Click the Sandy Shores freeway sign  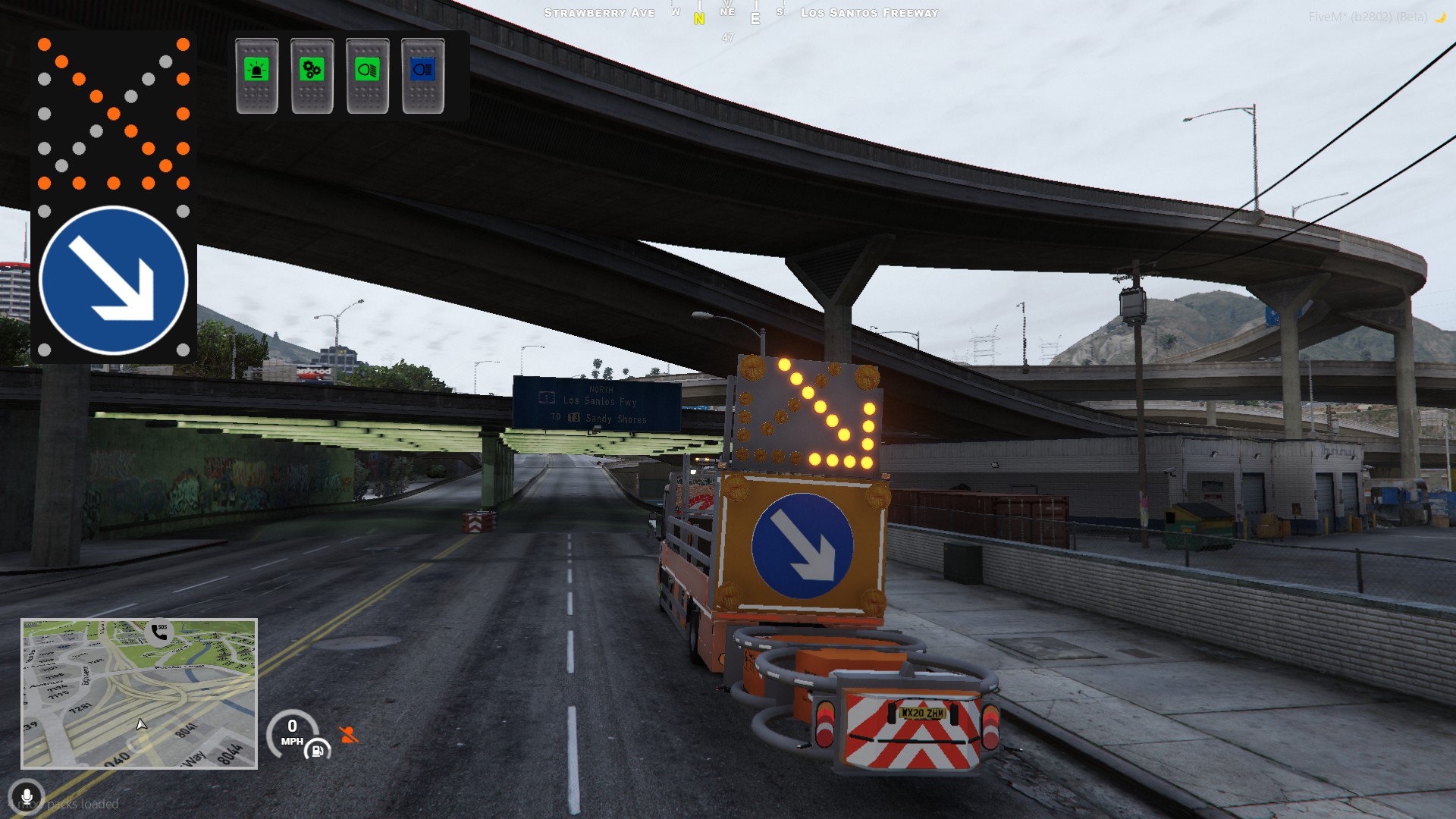click(x=616, y=417)
